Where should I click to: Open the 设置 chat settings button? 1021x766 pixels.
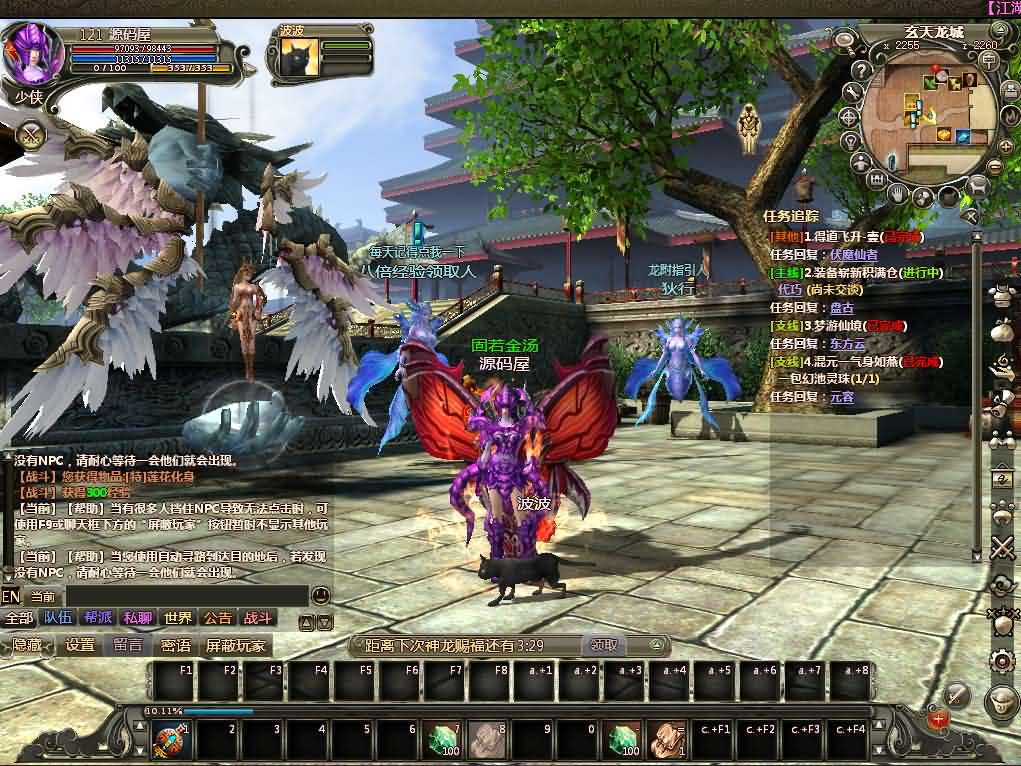tap(80, 645)
